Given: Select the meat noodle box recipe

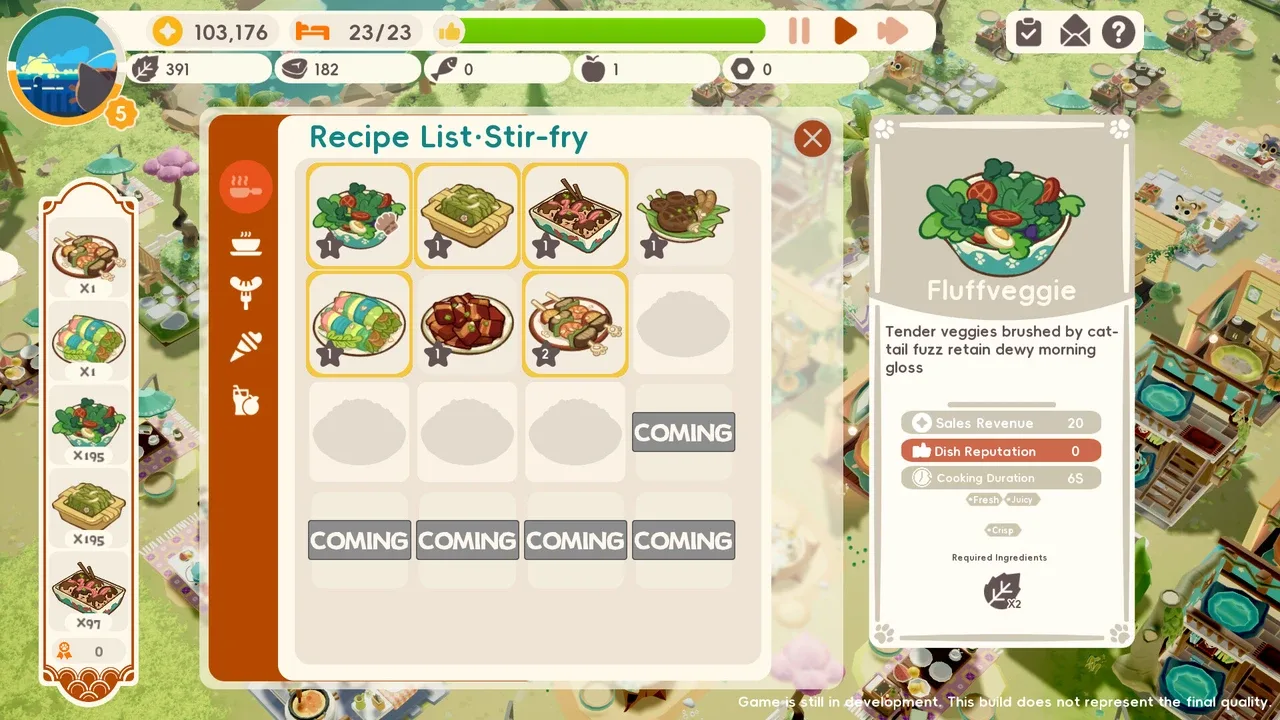Looking at the screenshot, I should [575, 215].
